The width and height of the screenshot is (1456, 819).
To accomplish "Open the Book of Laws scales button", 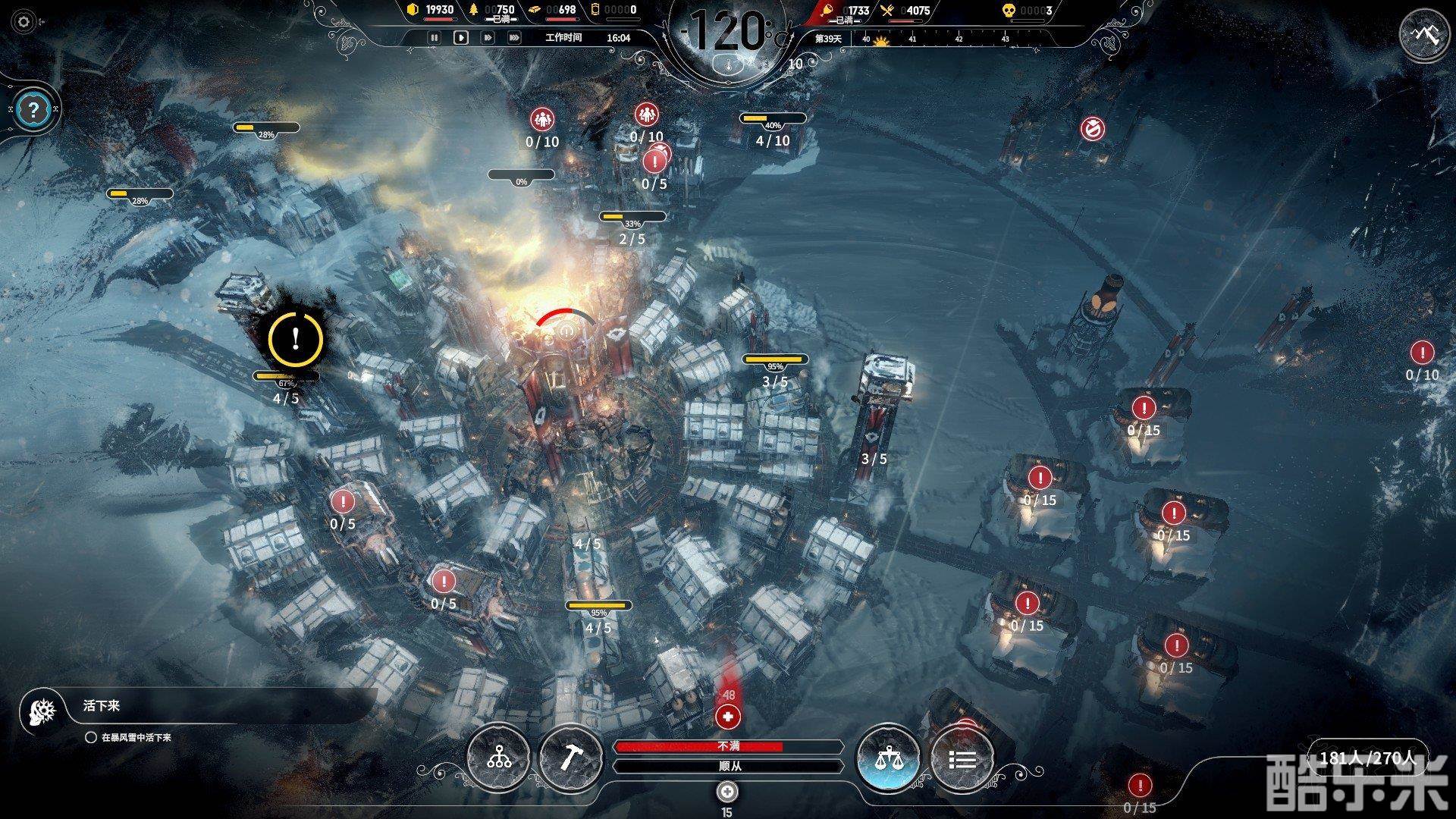I will tap(888, 758).
